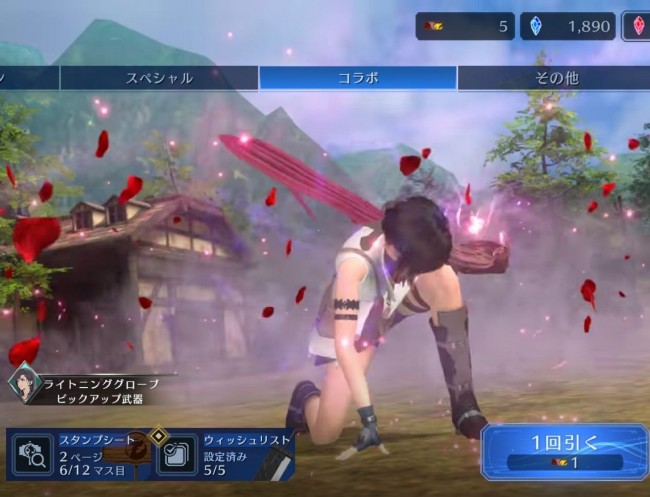650x497 pixels.
Task: Tap the draw ticket counter showing 5
Action: (x=465, y=27)
